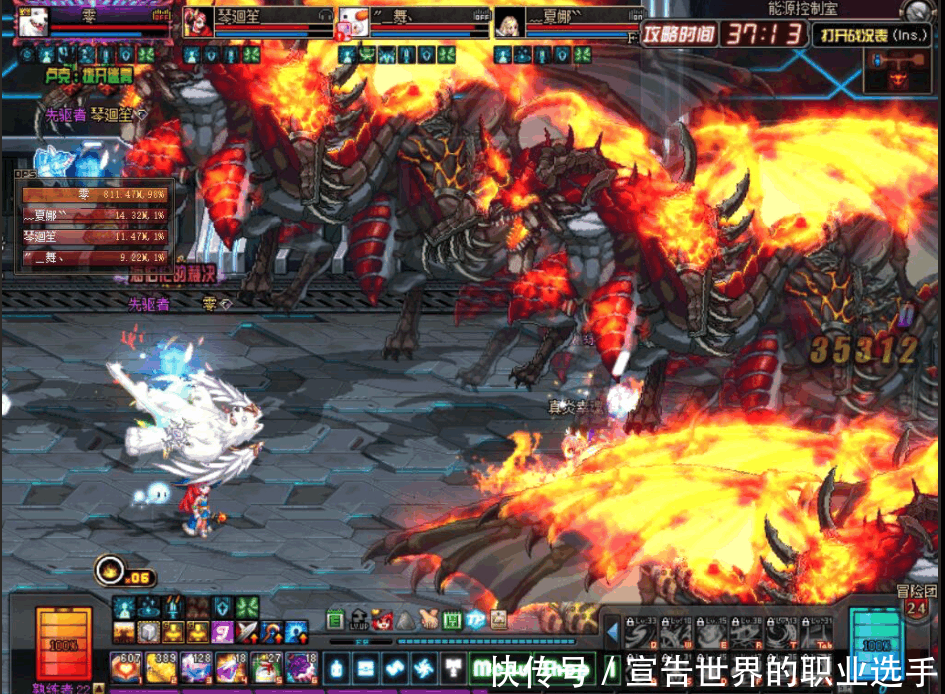Screen dimensions: 945x694
Task: Select party member 夏娜's blonde portrait
Action: pyautogui.click(x=509, y=22)
